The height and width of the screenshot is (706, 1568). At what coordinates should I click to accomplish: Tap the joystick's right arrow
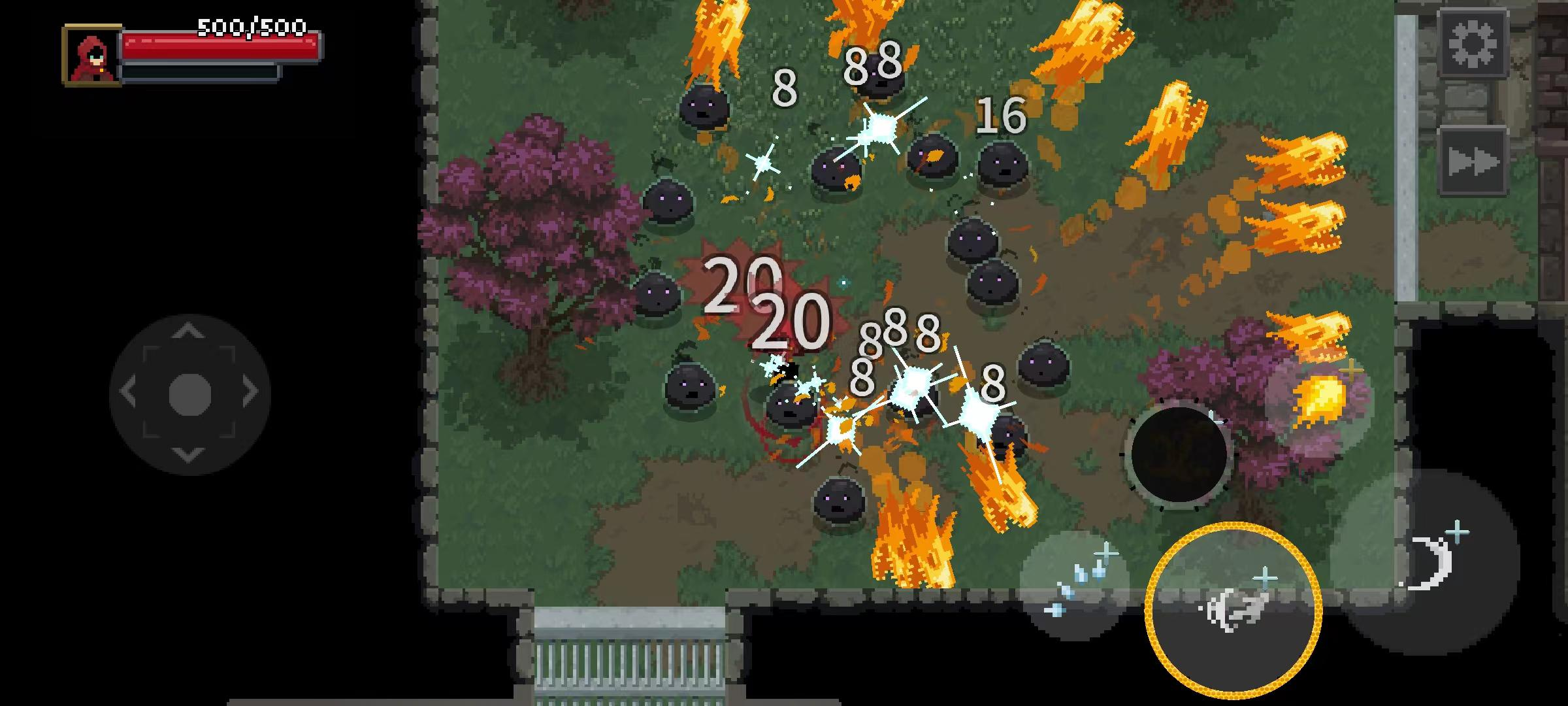(x=250, y=393)
